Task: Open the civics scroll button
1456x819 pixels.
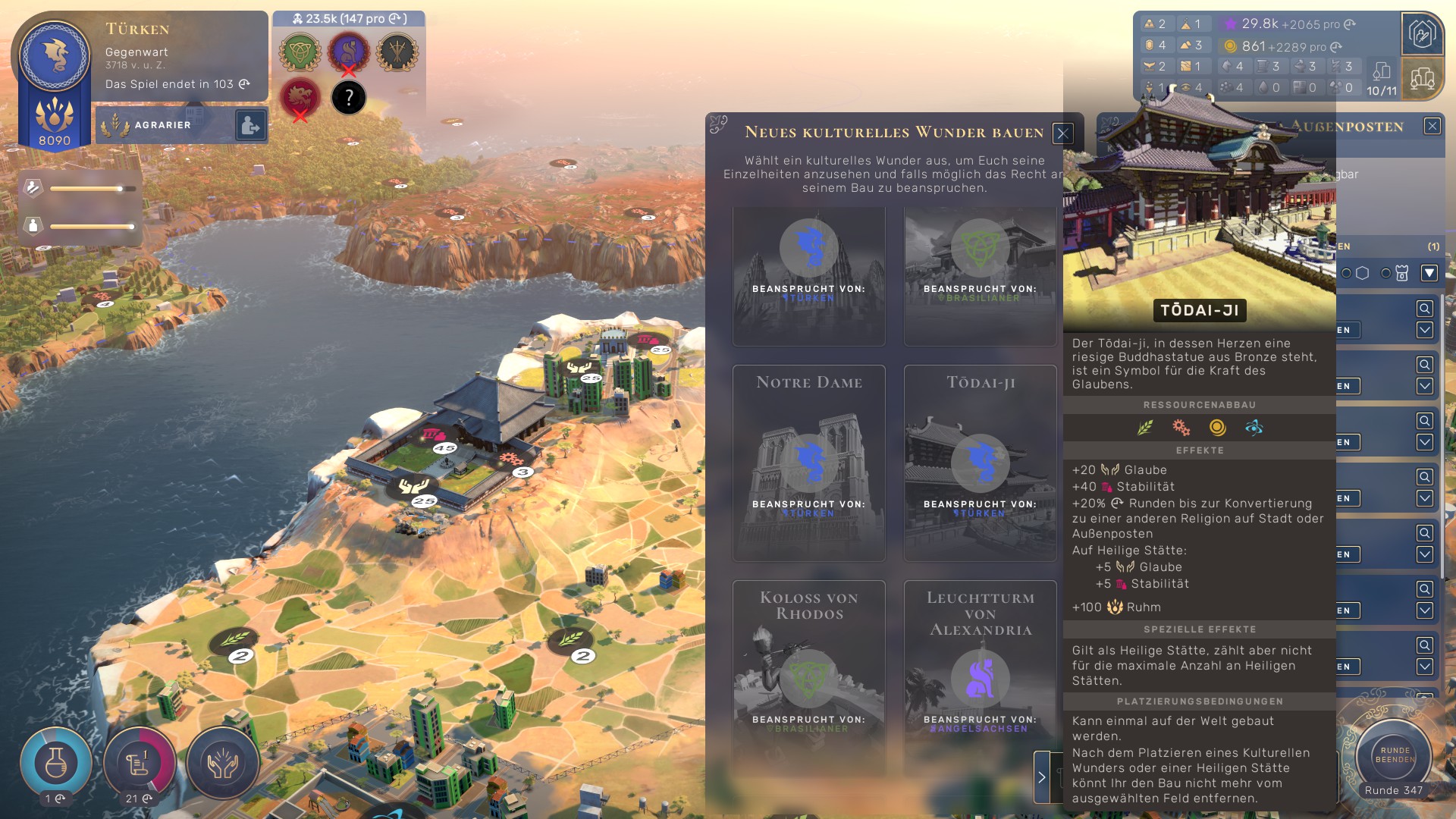Action: point(139,762)
